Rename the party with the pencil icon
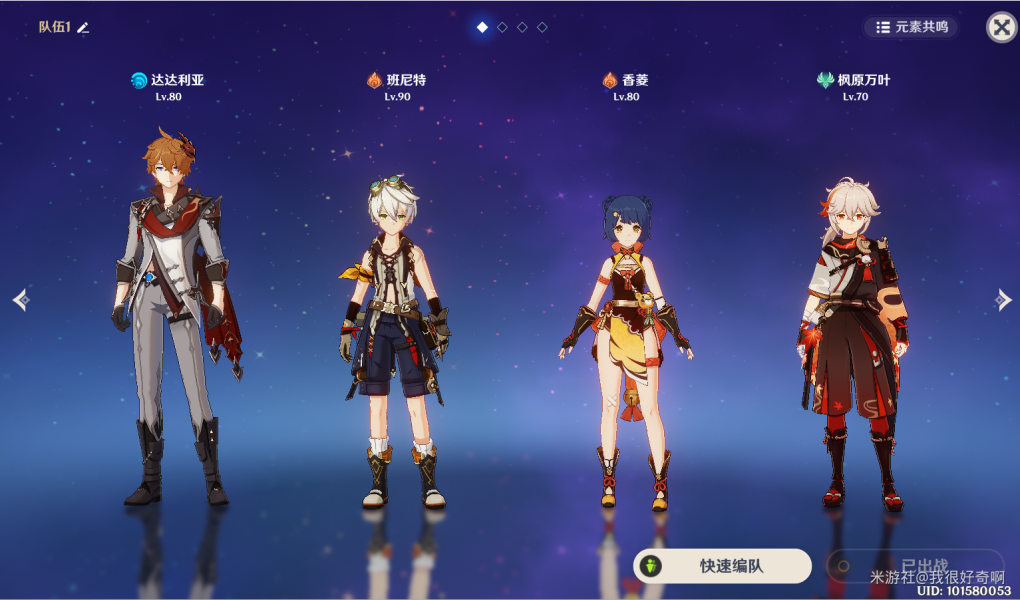 click(x=84, y=27)
